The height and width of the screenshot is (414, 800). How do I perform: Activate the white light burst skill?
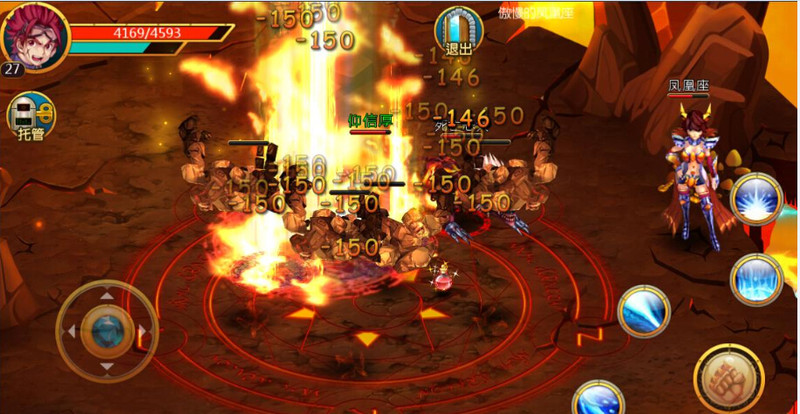point(755,200)
